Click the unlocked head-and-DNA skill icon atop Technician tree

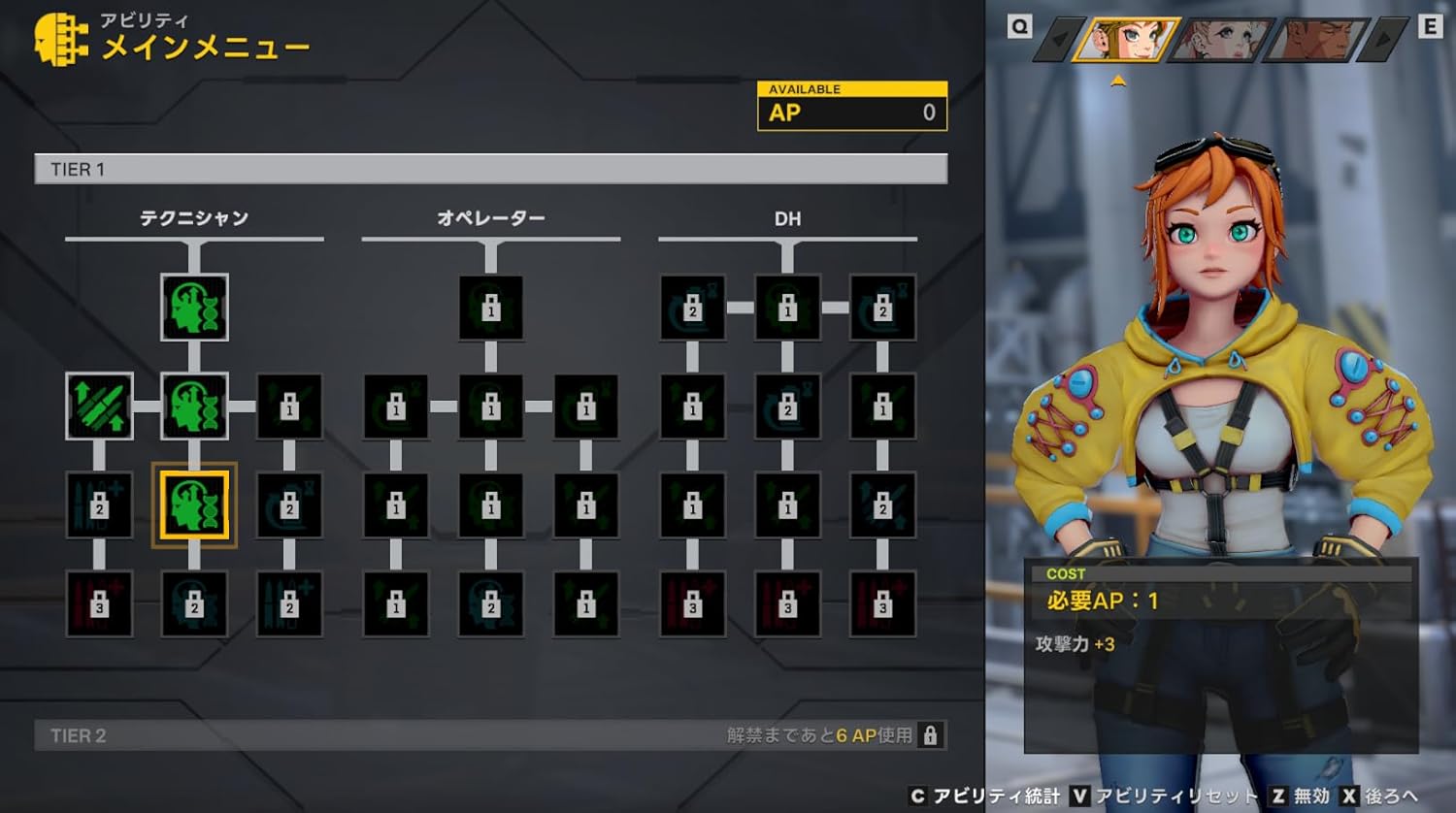(194, 309)
